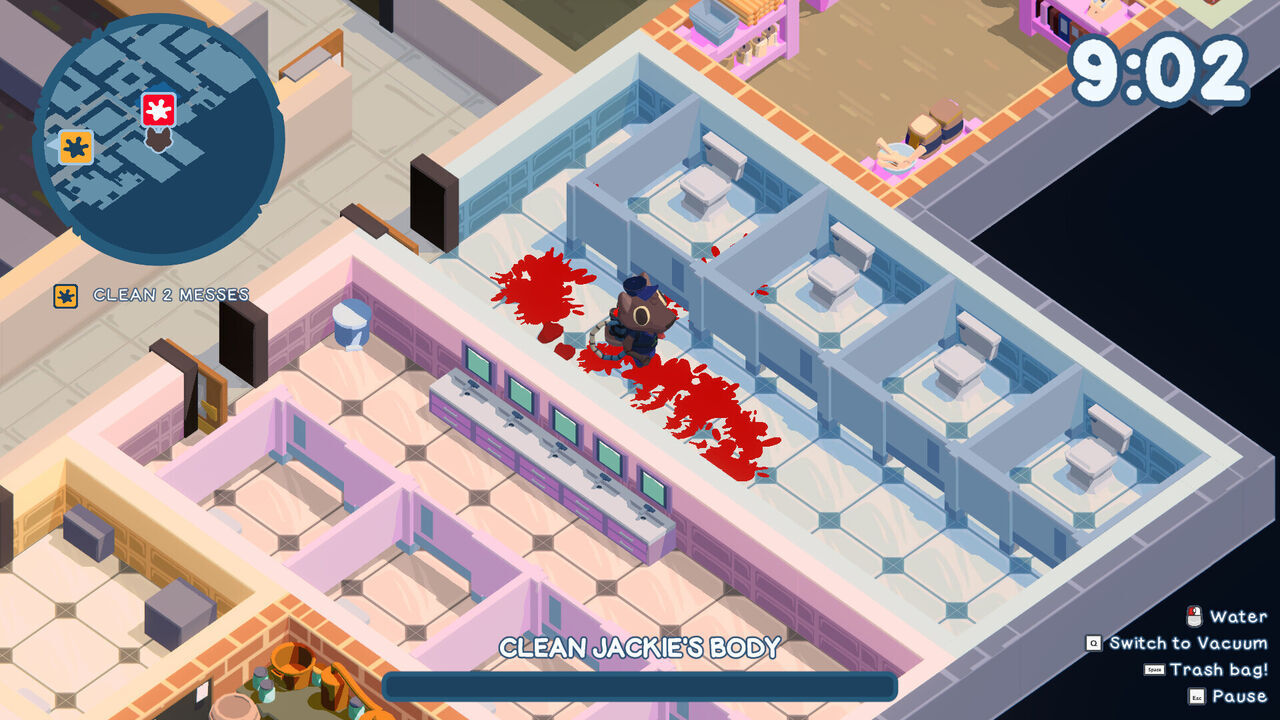Click the Q key icon for vacuum switching
The height and width of the screenshot is (720, 1280).
(1093, 642)
